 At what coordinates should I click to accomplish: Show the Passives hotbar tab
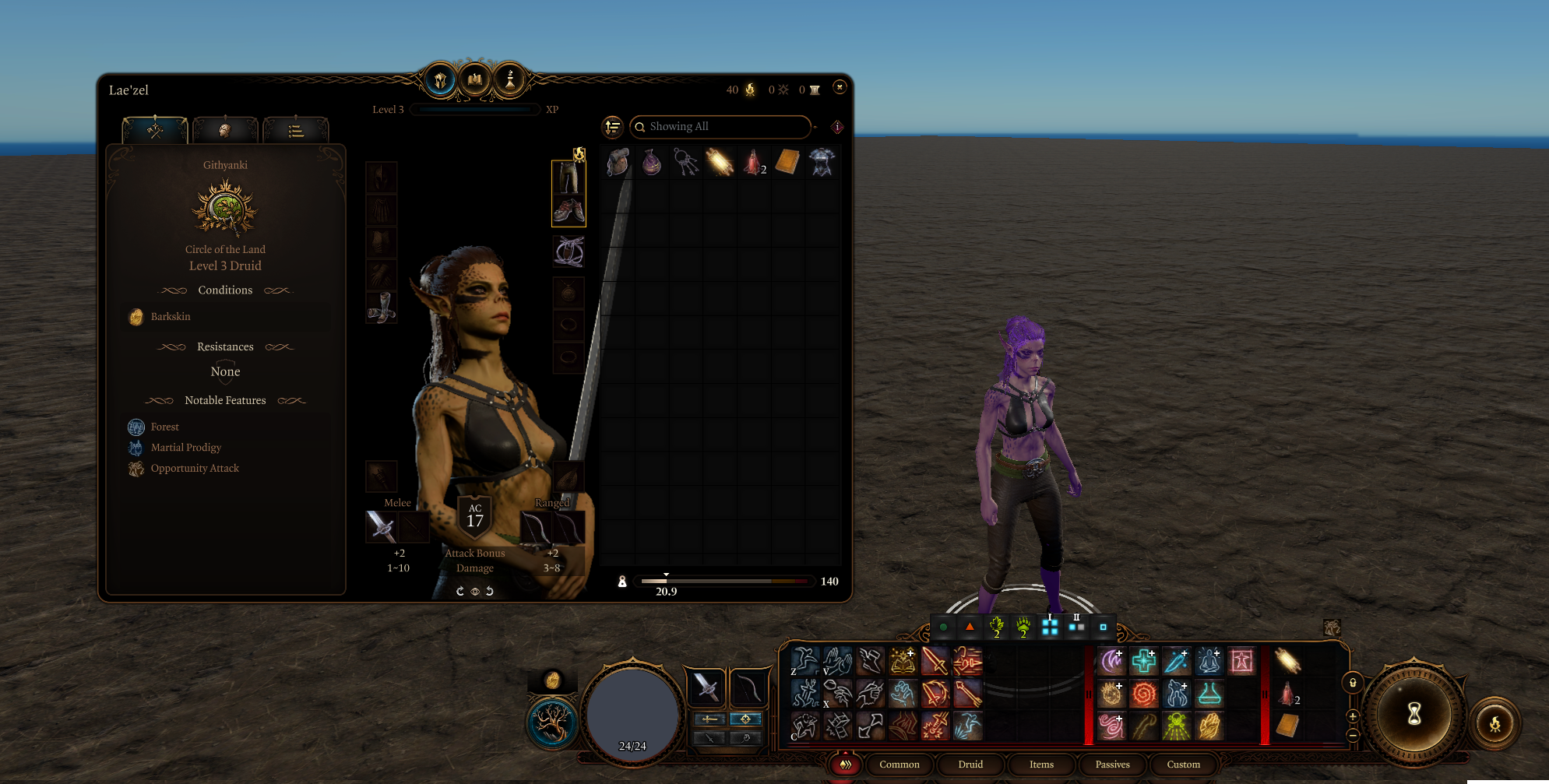click(x=1112, y=765)
